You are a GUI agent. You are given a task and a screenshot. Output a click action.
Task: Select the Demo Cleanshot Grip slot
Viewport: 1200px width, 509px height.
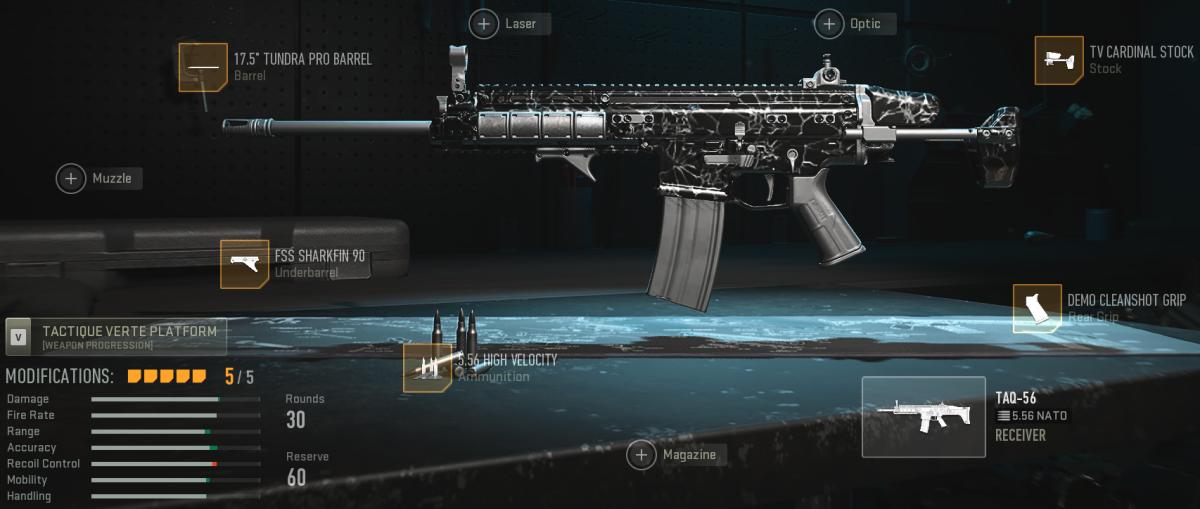1037,308
